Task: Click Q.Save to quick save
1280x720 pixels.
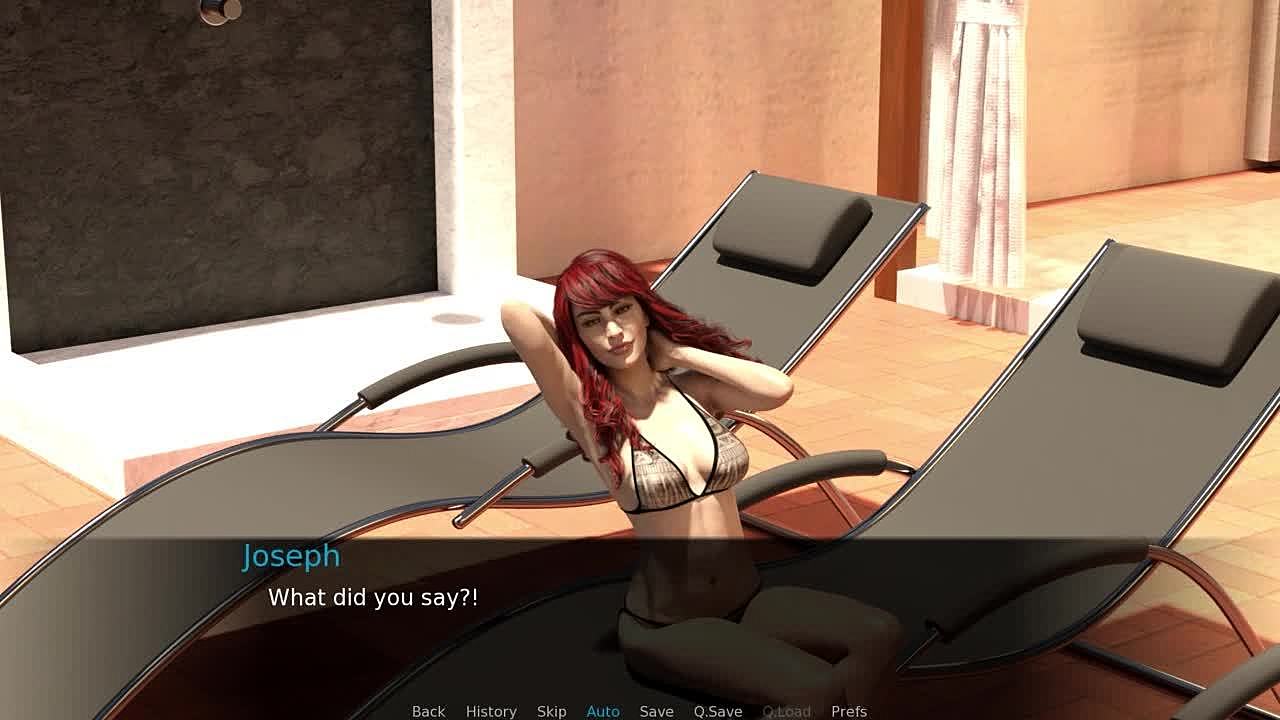Action: click(718, 711)
